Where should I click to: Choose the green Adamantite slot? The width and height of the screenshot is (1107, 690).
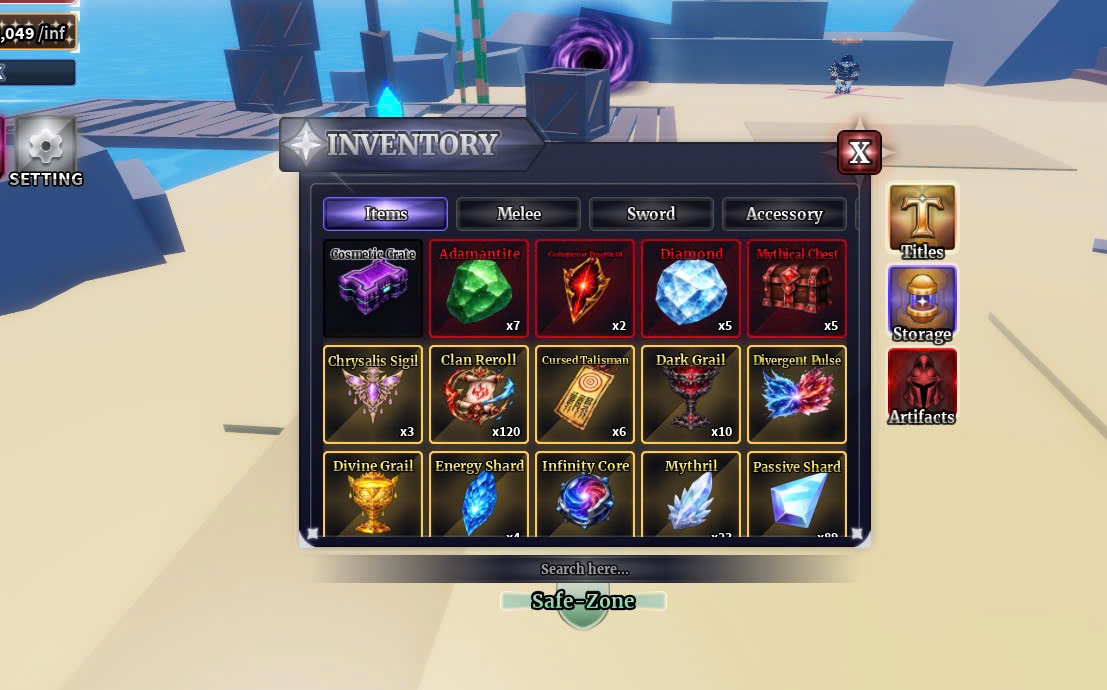click(x=479, y=289)
